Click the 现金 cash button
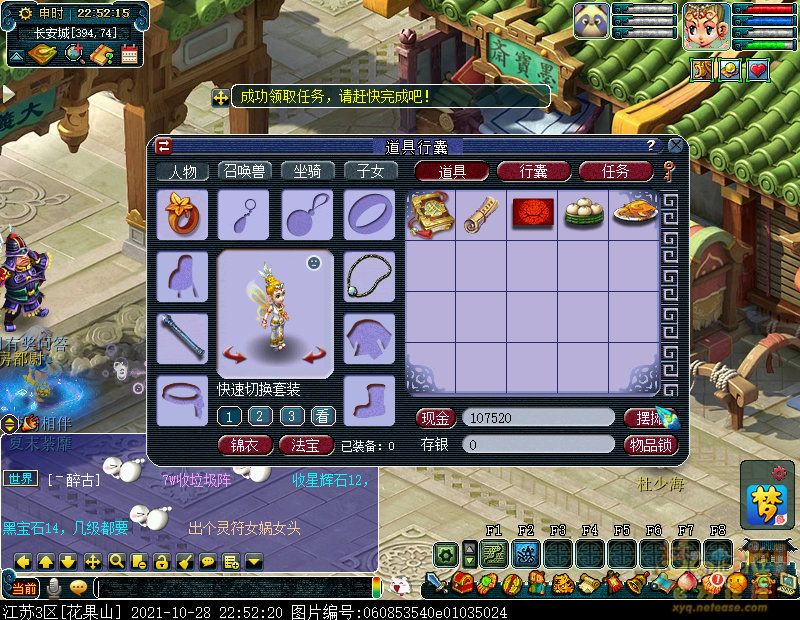Screen dimensions: 800x620 coord(435,418)
